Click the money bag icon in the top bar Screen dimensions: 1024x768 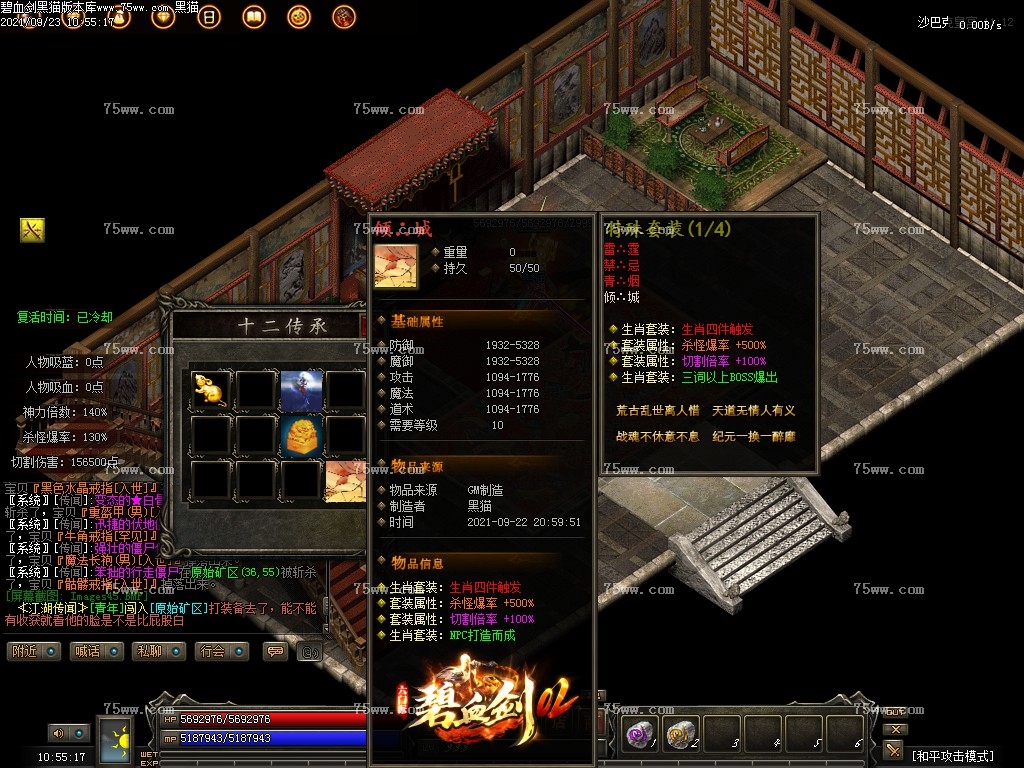point(119,17)
